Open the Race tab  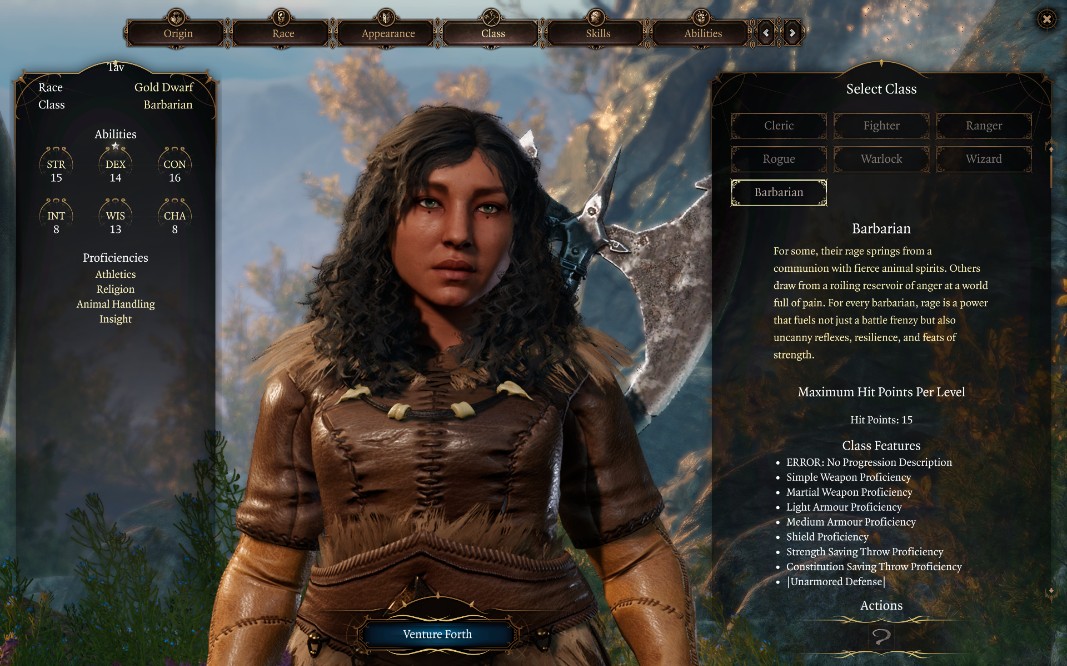(283, 33)
